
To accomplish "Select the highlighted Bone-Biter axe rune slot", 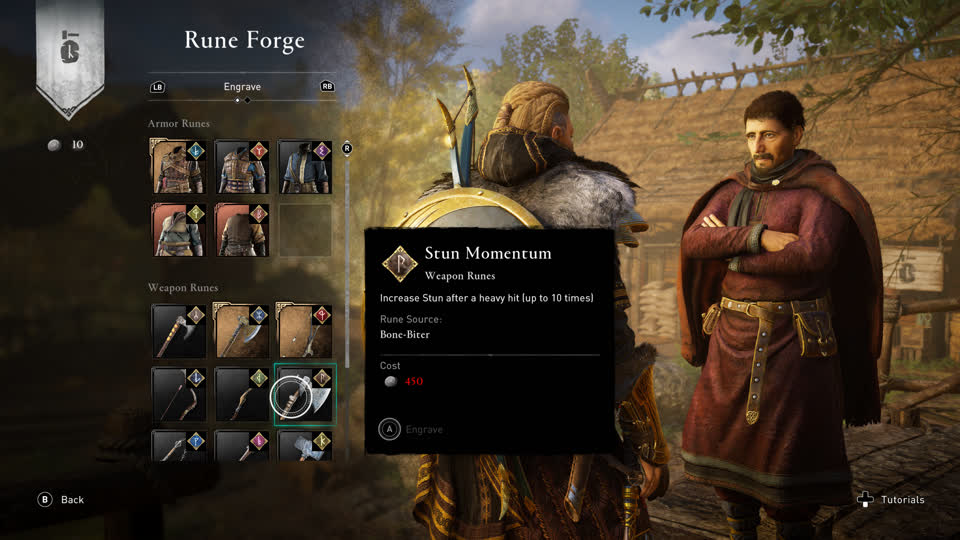I will [305, 394].
